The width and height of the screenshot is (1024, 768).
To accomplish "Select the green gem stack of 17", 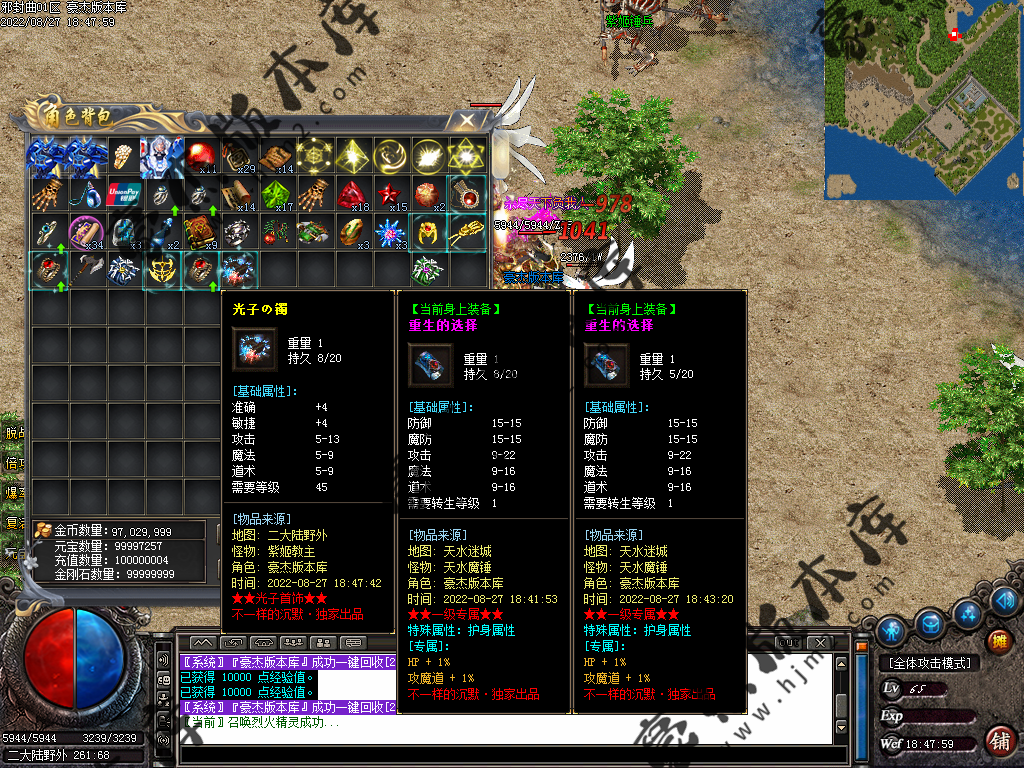I will (277, 194).
